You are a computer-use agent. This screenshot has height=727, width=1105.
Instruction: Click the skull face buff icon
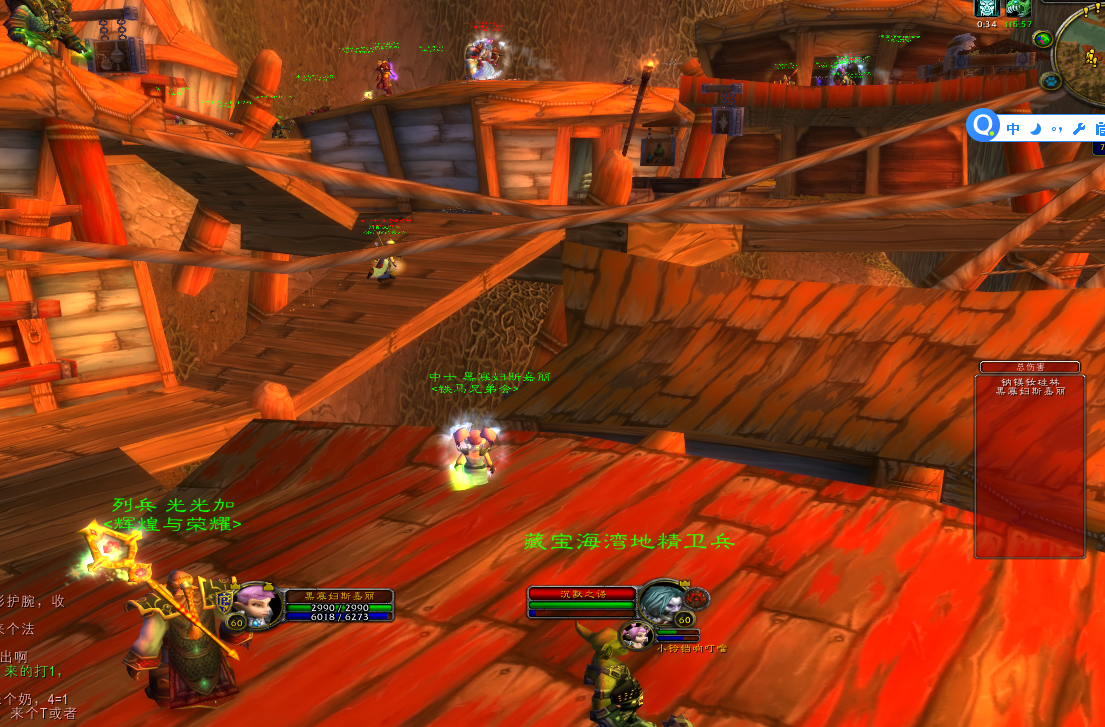(x=986, y=8)
